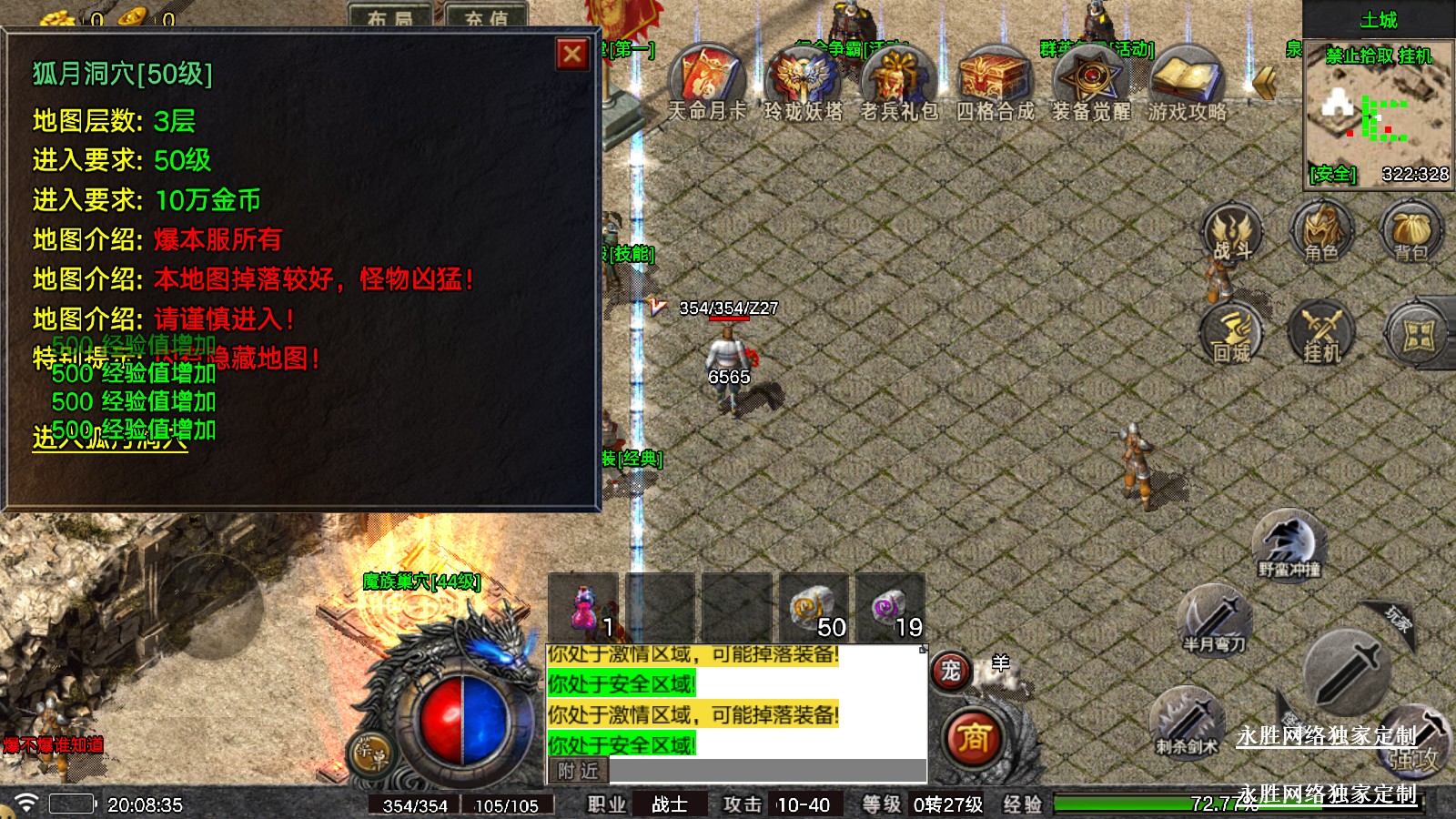Viewport: 1456px width, 819px height.
Task: Click the 进入狐月洞穴 link
Action: pyautogui.click(x=110, y=440)
